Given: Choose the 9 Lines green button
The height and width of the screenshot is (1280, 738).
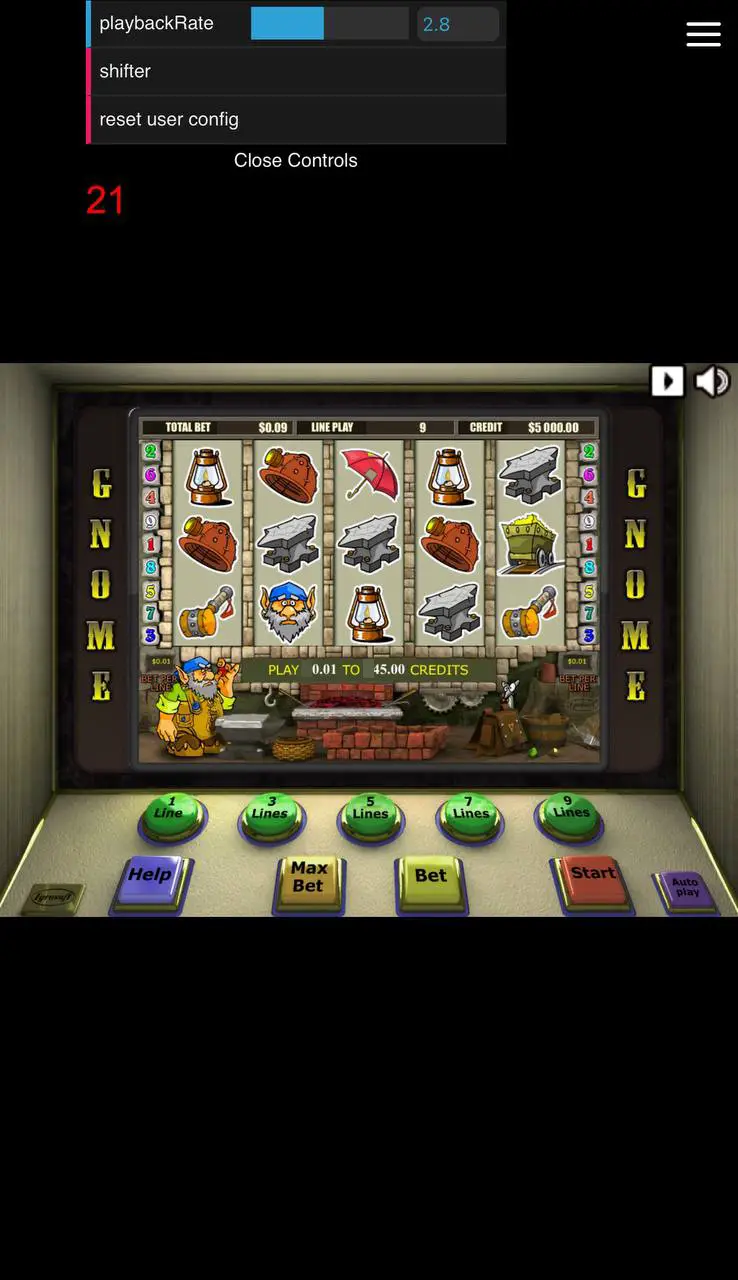Looking at the screenshot, I should click(x=570, y=811).
